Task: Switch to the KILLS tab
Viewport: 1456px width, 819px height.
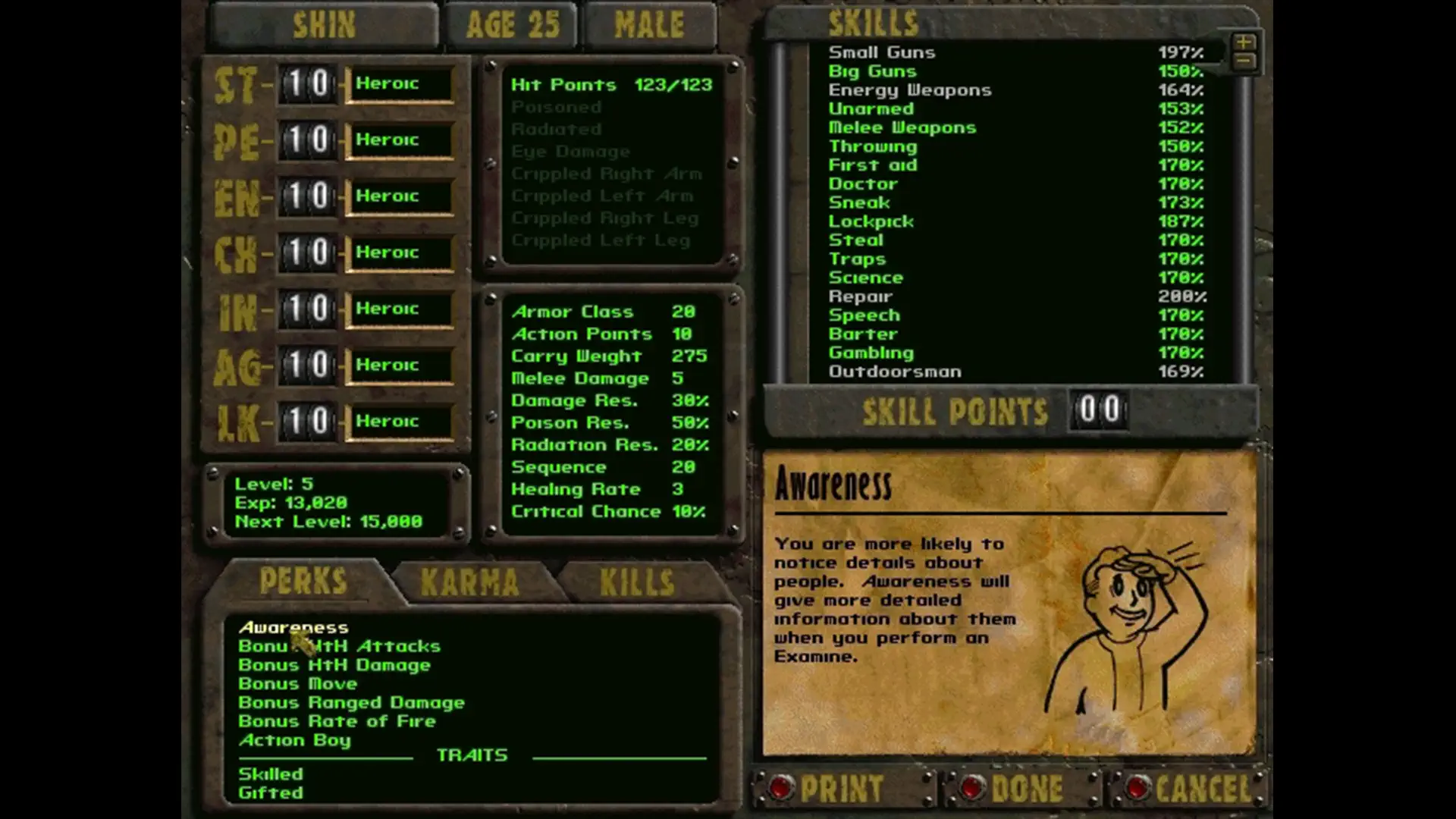Action: coord(637,580)
